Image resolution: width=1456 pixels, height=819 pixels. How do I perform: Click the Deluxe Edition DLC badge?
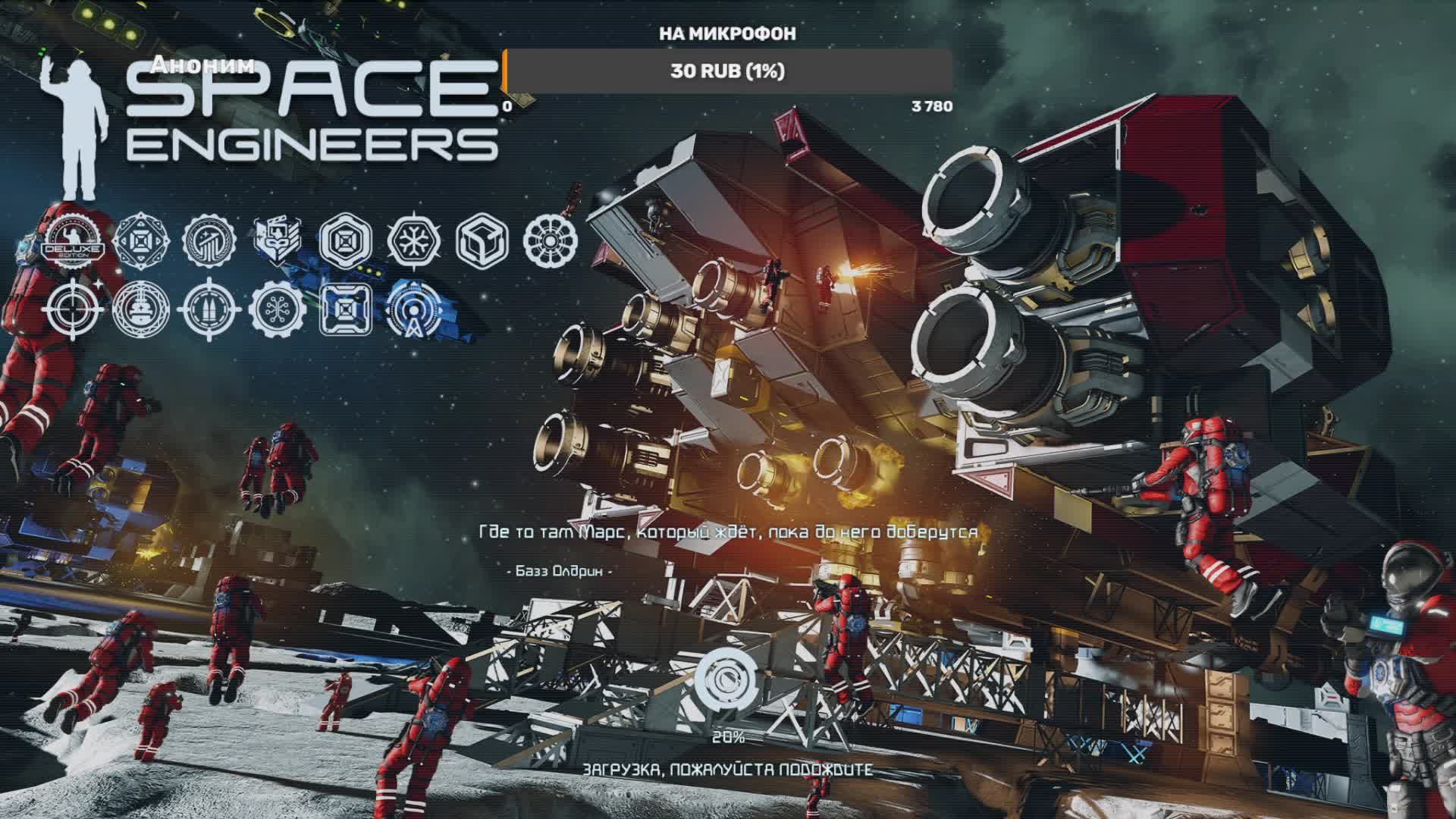tap(73, 241)
